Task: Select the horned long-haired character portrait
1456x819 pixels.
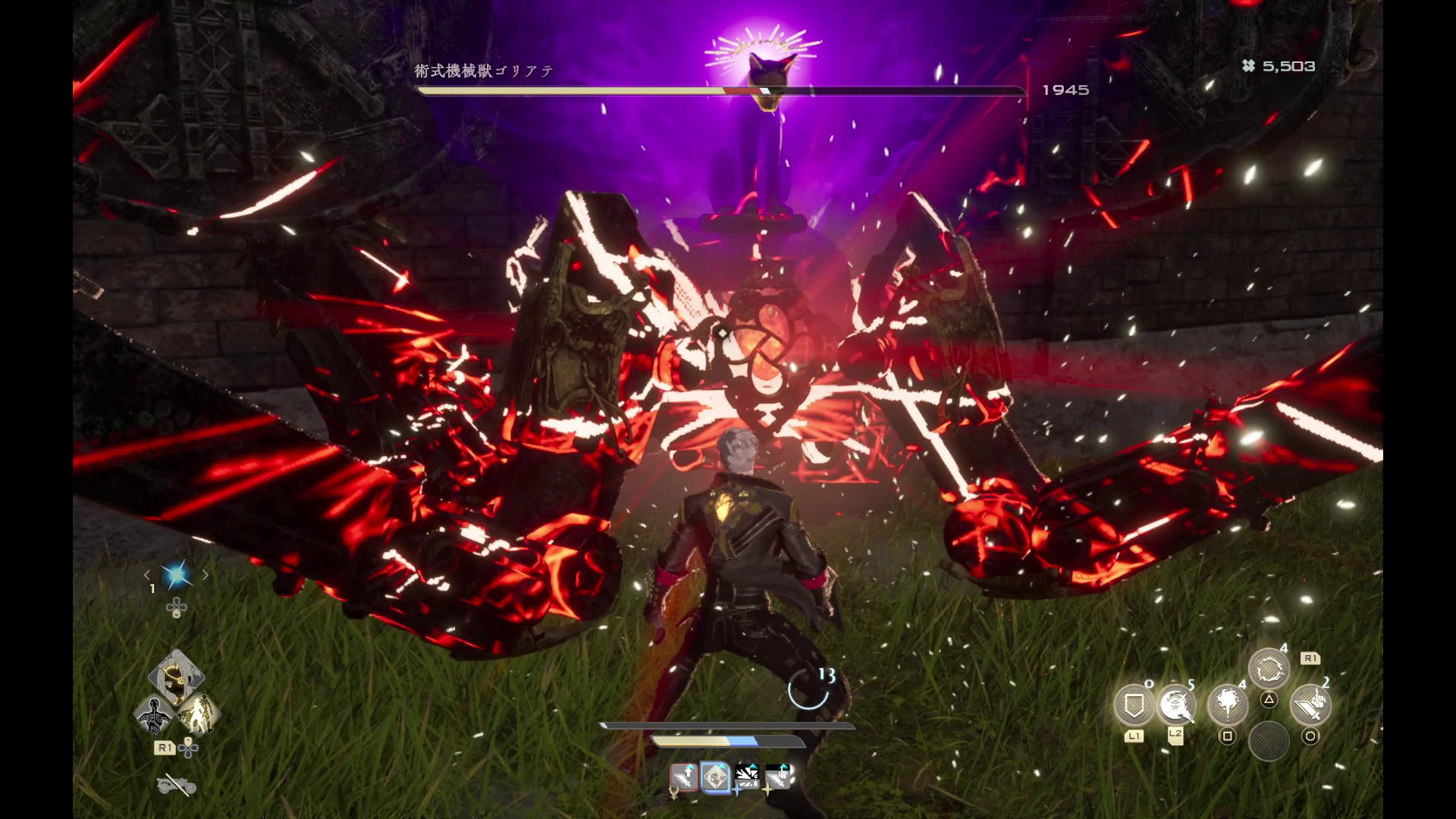Action: [x=175, y=676]
